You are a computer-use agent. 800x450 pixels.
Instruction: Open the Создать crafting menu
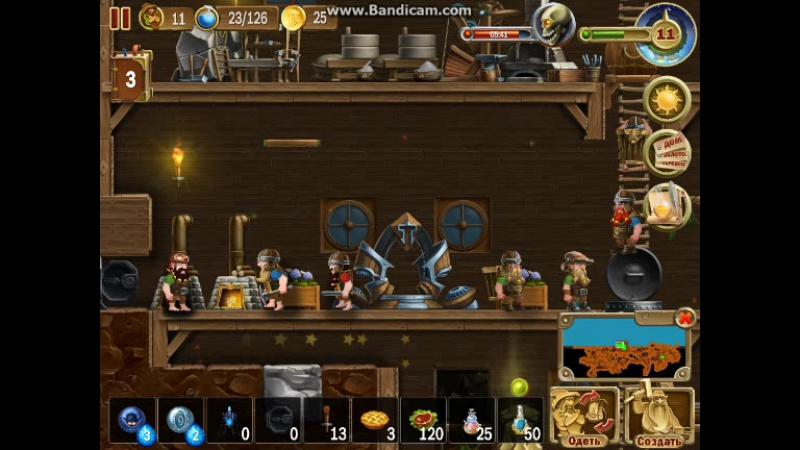coord(659,416)
